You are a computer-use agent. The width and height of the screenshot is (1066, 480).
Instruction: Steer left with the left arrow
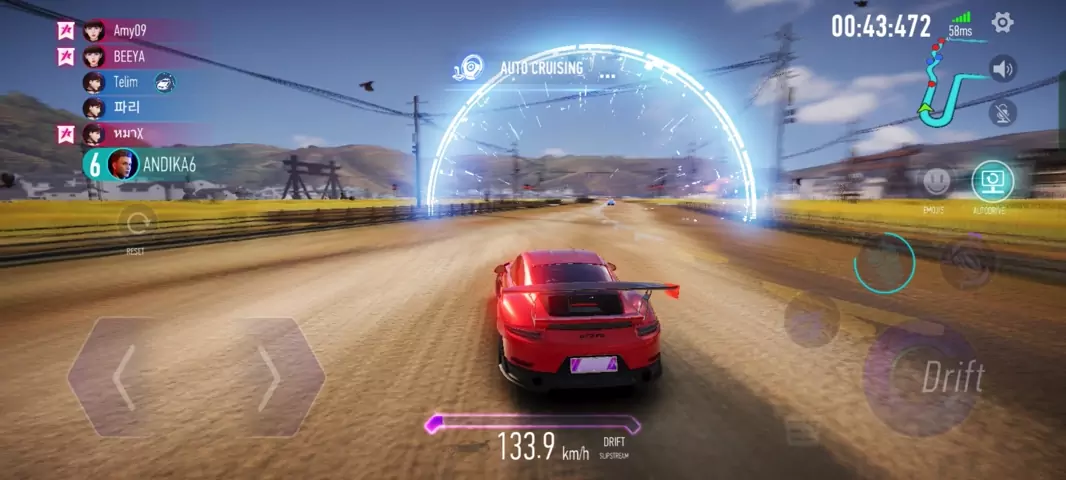tap(124, 378)
